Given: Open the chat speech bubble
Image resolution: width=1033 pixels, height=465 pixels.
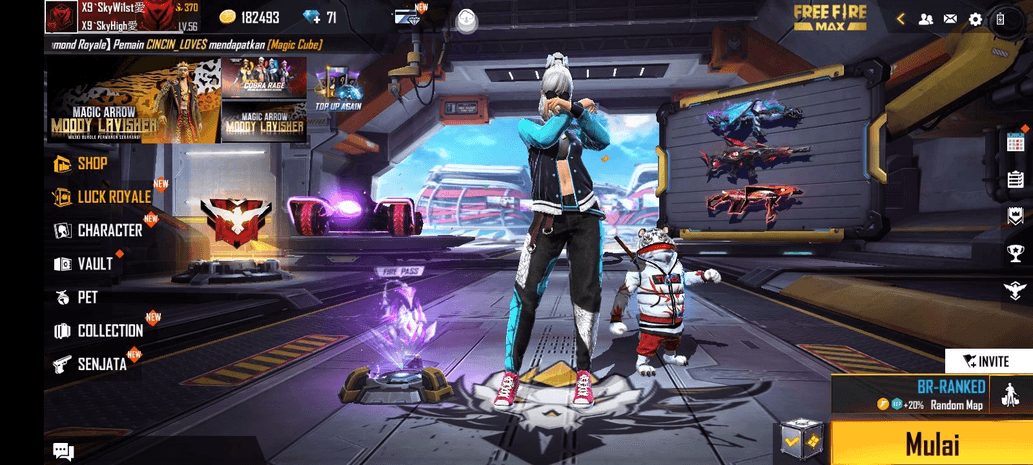Looking at the screenshot, I should click(x=63, y=452).
